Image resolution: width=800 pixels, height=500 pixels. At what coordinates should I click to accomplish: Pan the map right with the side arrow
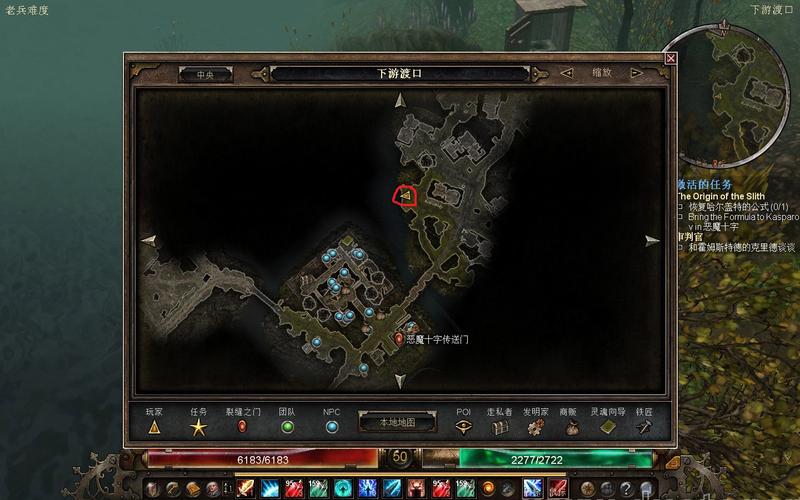coord(652,240)
